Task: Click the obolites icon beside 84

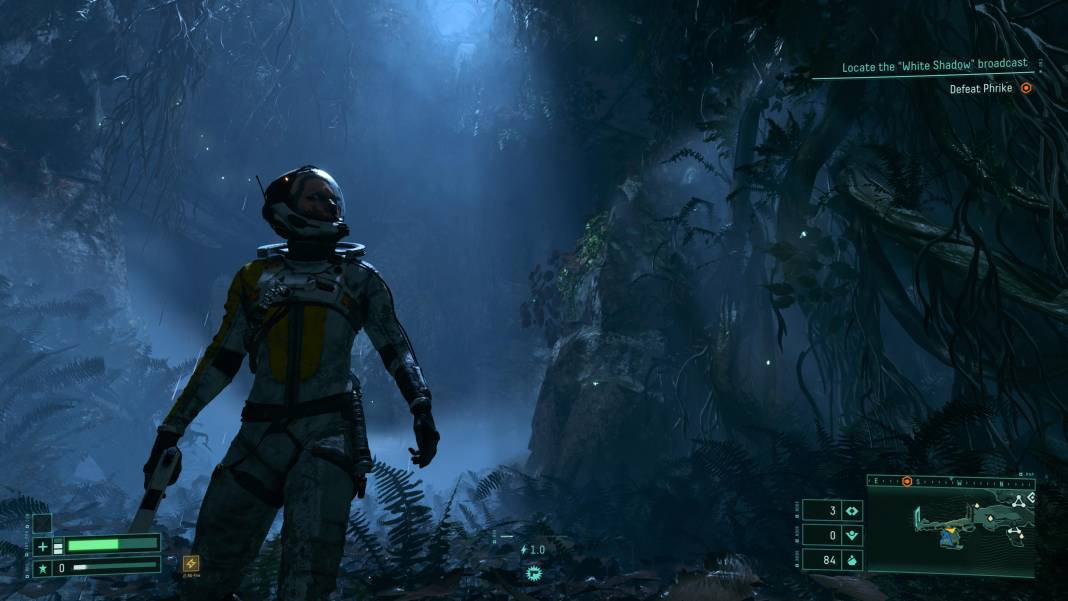Action: click(851, 560)
